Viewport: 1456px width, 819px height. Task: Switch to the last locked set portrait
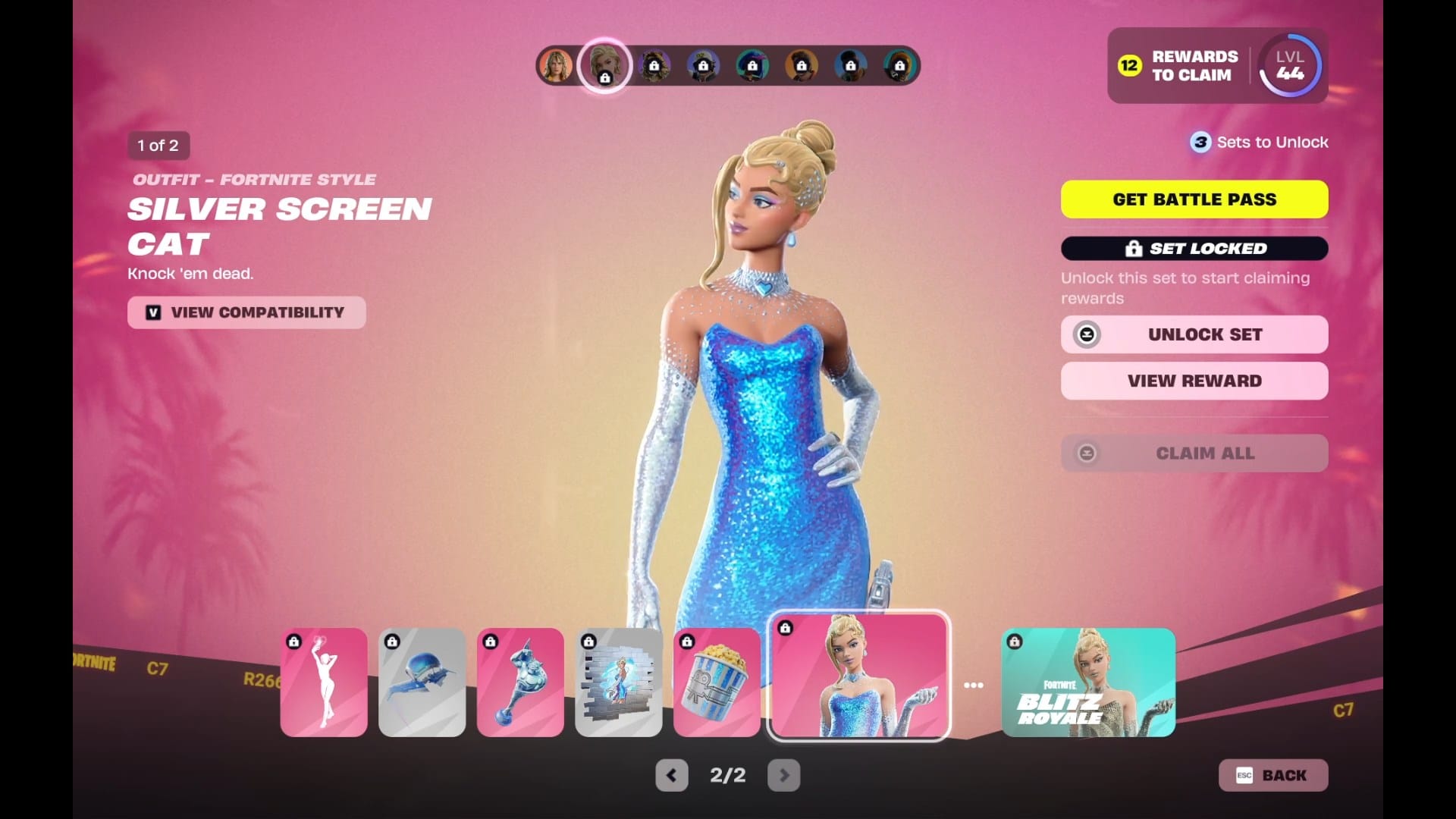pos(899,66)
